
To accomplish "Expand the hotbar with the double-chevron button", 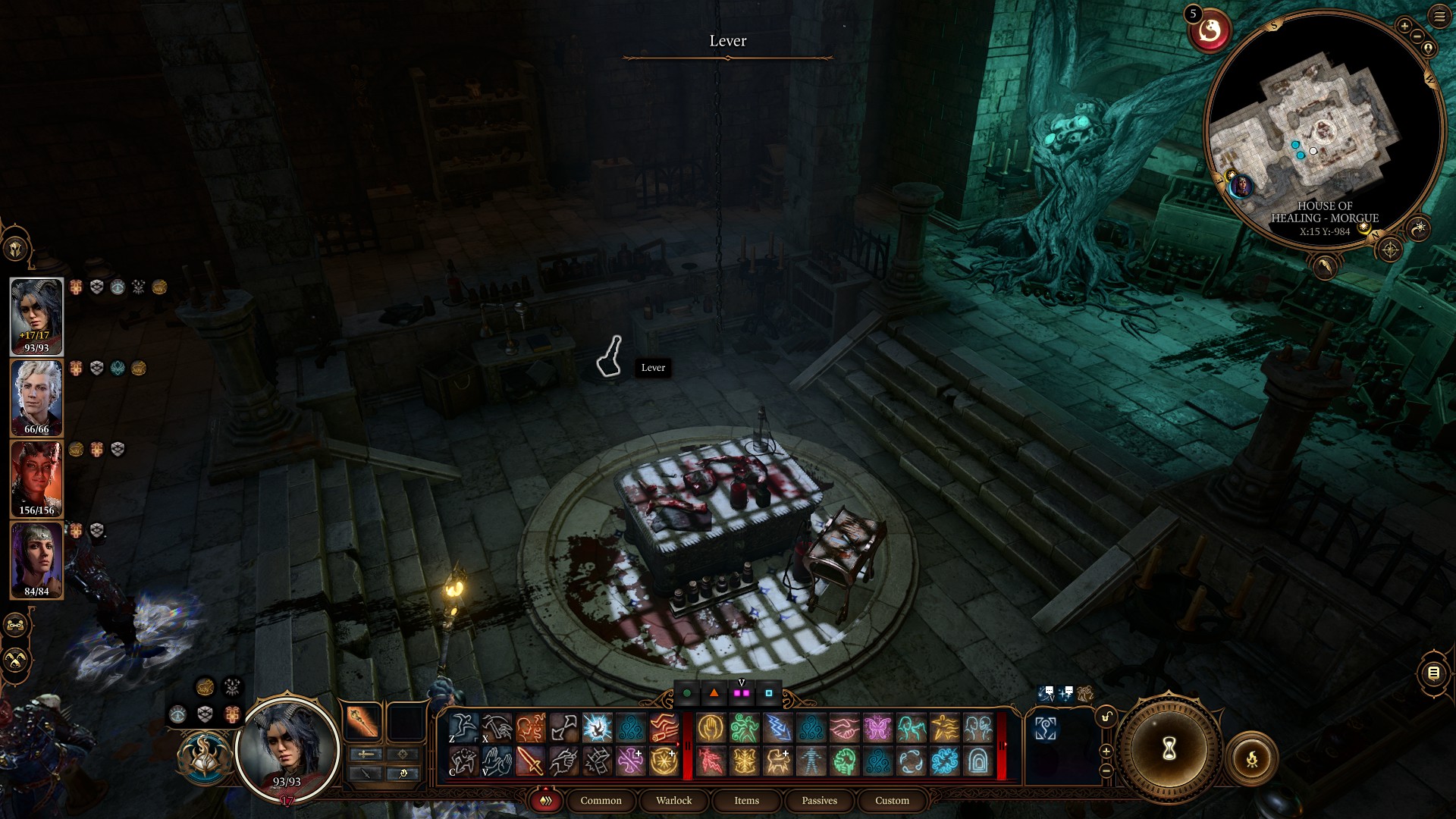I will click(x=544, y=800).
